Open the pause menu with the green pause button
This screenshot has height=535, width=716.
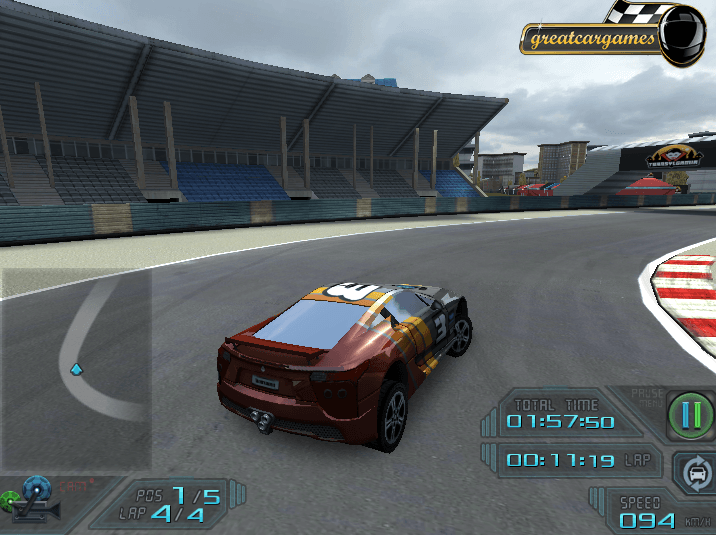689,415
